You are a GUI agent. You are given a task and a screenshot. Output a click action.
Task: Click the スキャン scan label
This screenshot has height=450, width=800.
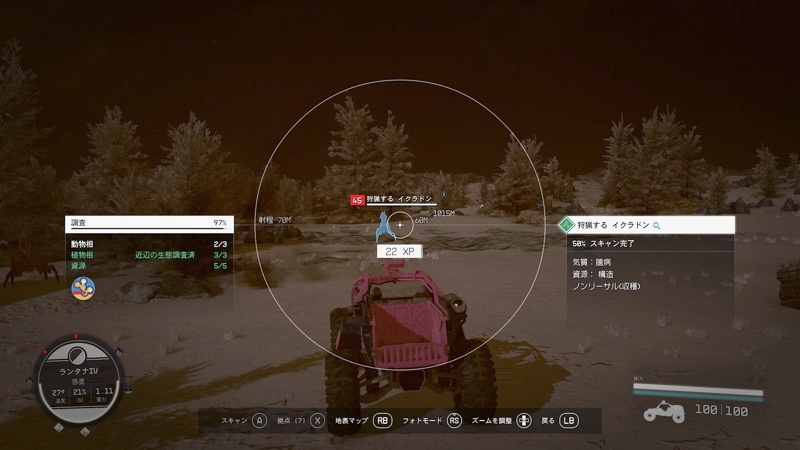[x=234, y=421]
